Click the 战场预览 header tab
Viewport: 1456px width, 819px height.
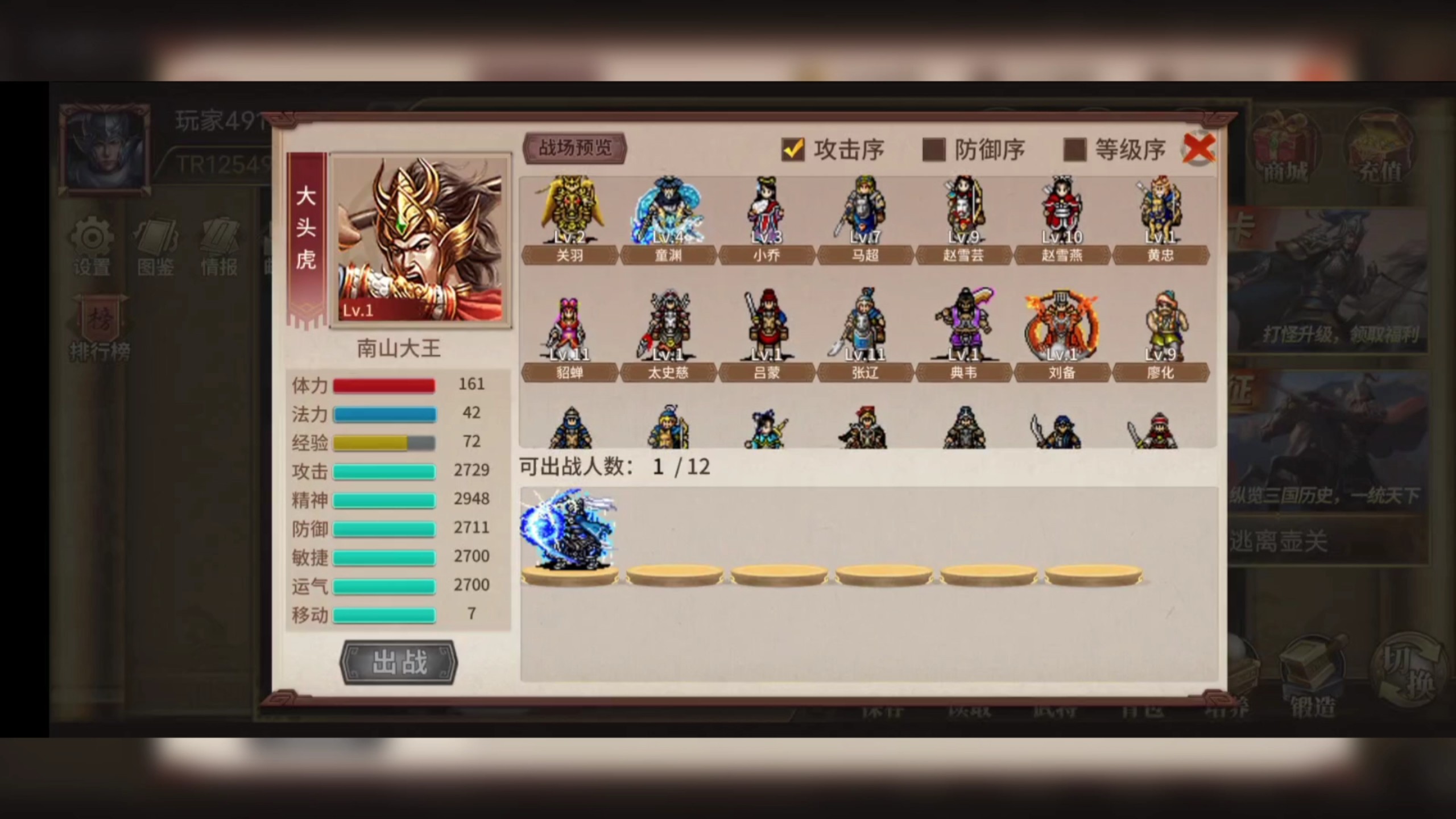click(574, 148)
